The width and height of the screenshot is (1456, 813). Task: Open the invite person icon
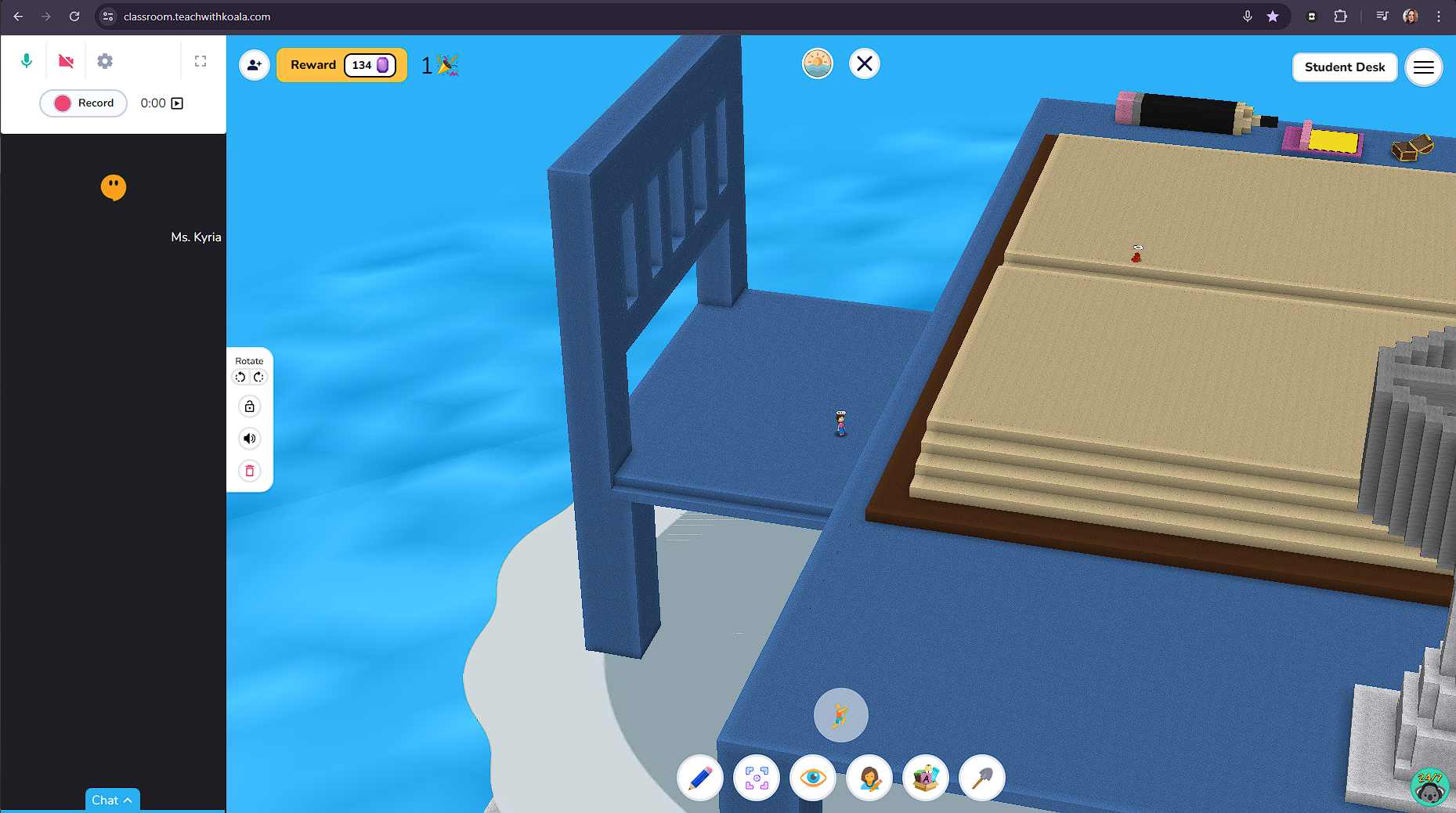pos(255,65)
